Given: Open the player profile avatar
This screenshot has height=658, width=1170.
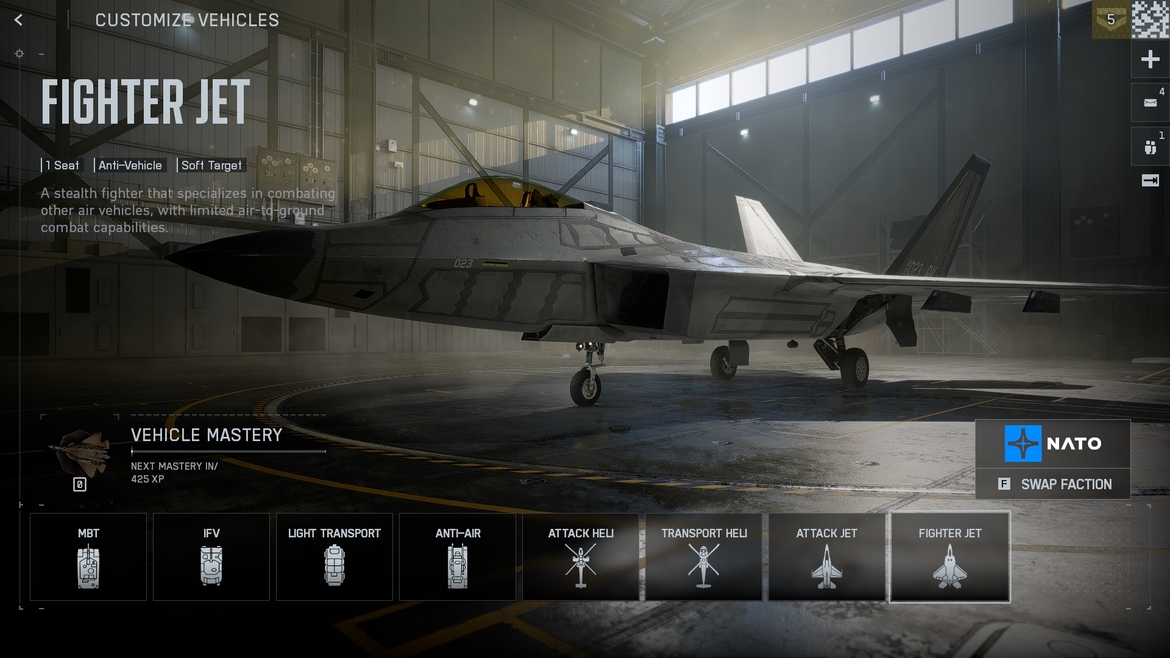Looking at the screenshot, I should click(x=1150, y=19).
